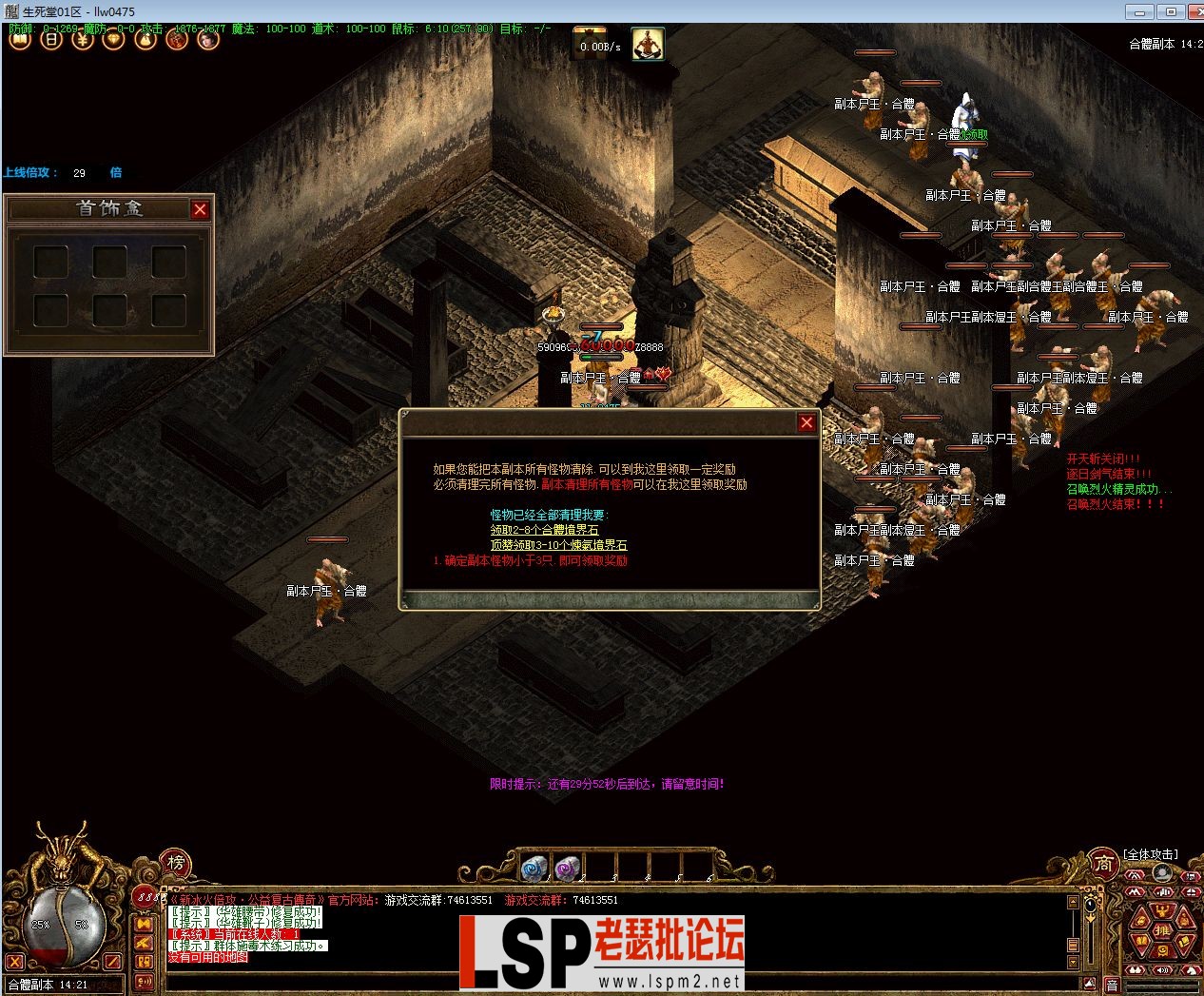Open the diamond icon in top bar
This screenshot has height=996, width=1204.
[114, 40]
